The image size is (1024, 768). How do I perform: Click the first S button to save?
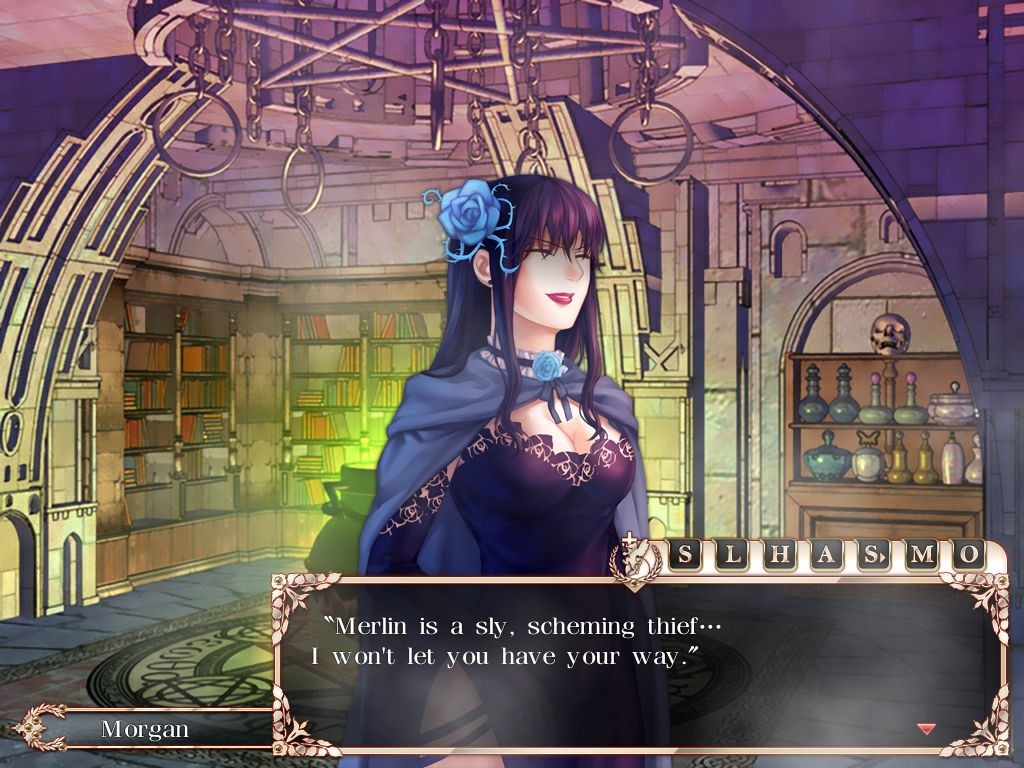685,555
